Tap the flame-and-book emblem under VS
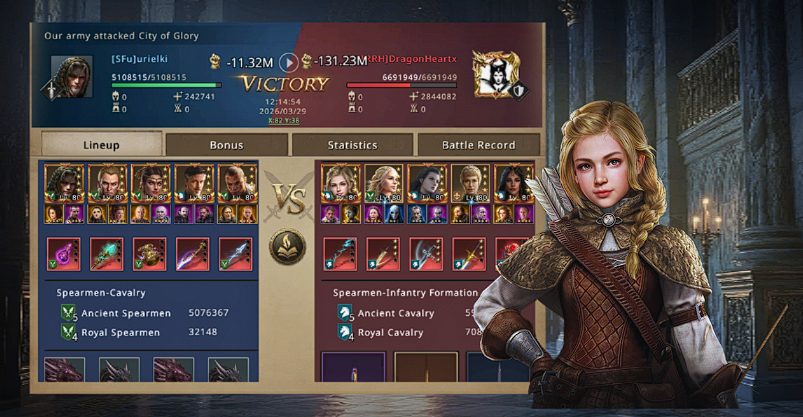 [x=288, y=246]
